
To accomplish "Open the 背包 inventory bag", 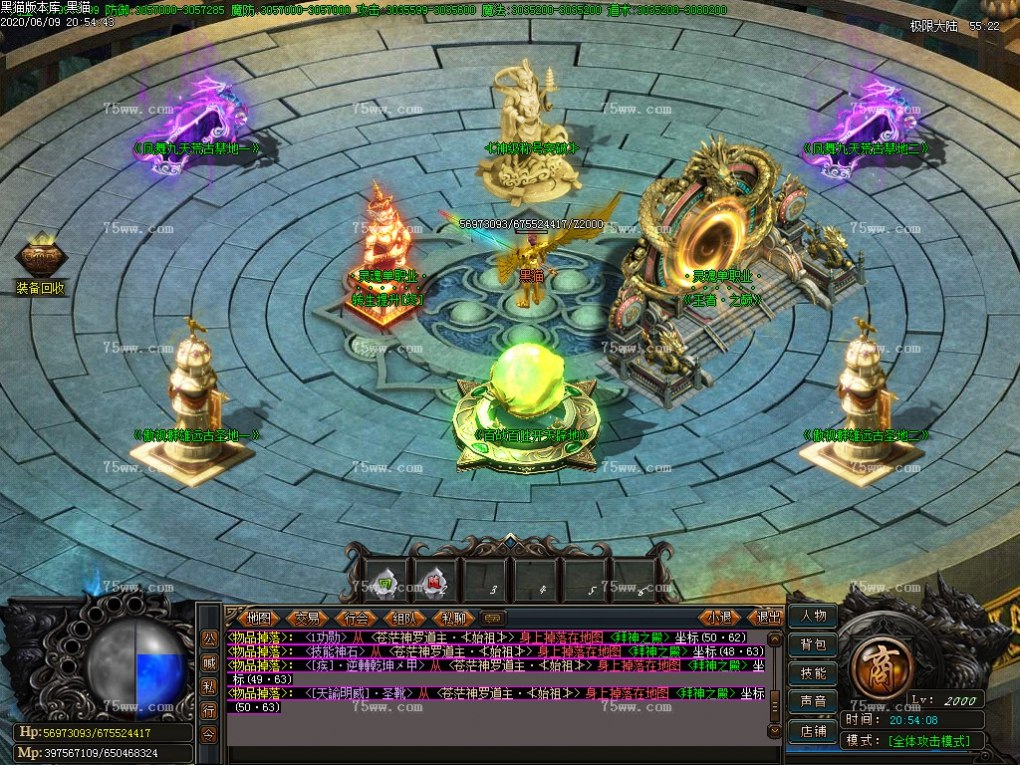I will pyautogui.click(x=812, y=645).
